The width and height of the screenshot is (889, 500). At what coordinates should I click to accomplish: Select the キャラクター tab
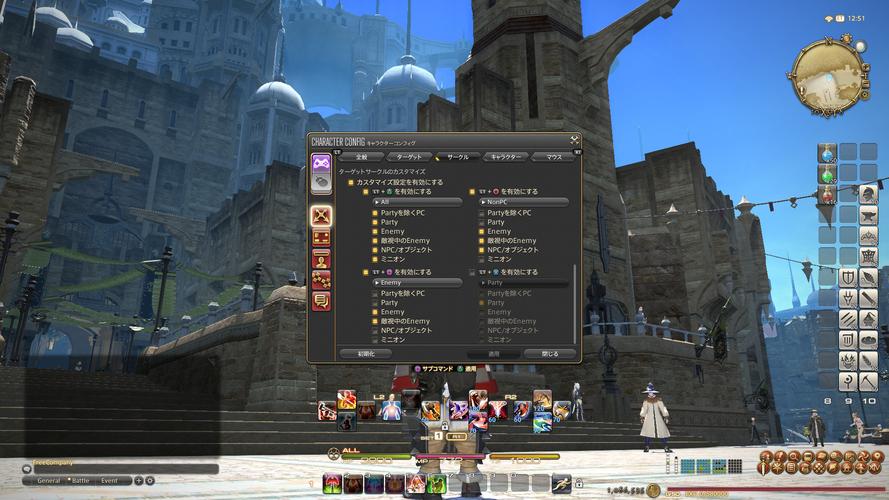tap(505, 157)
